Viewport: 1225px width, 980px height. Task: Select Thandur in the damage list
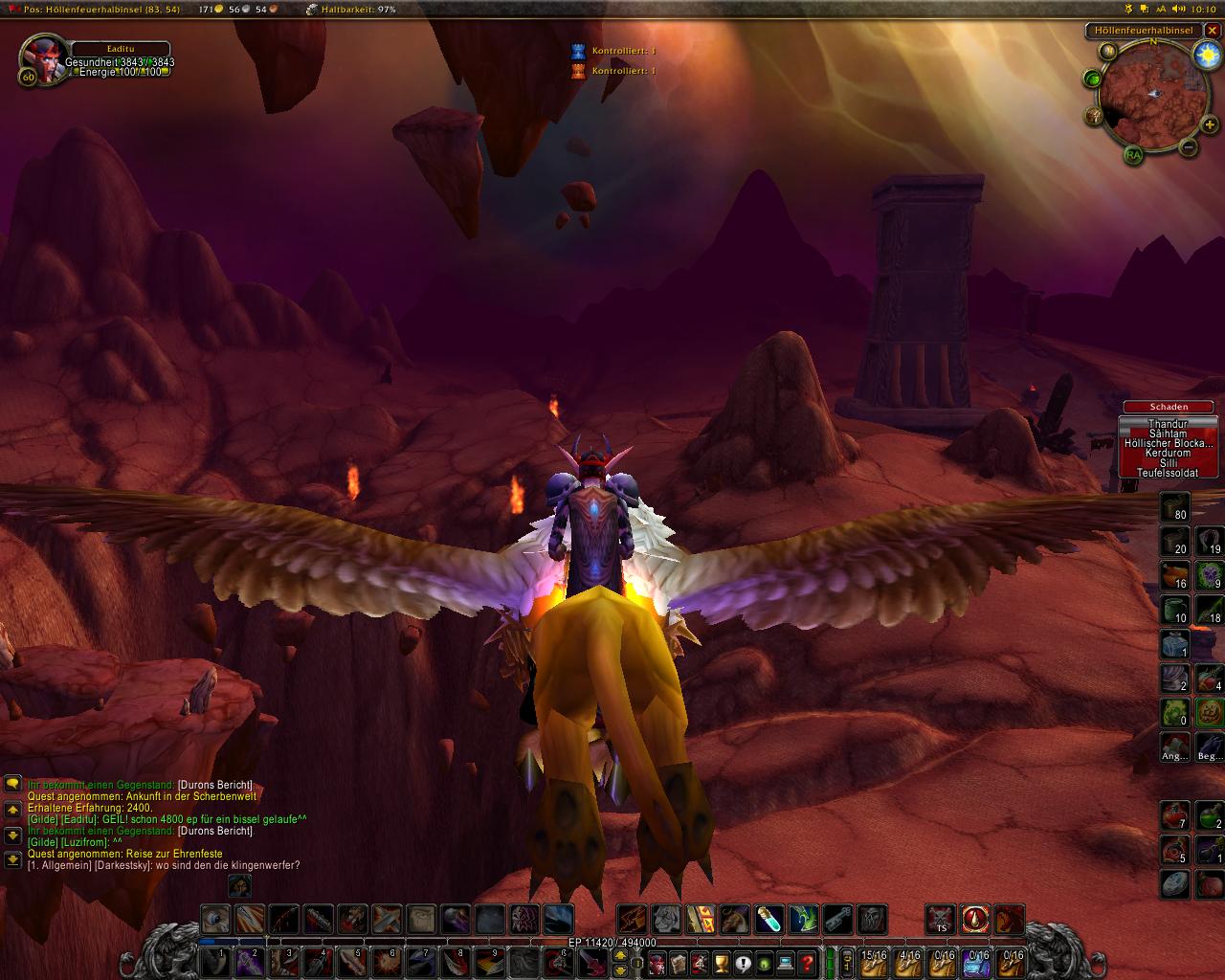point(1168,424)
